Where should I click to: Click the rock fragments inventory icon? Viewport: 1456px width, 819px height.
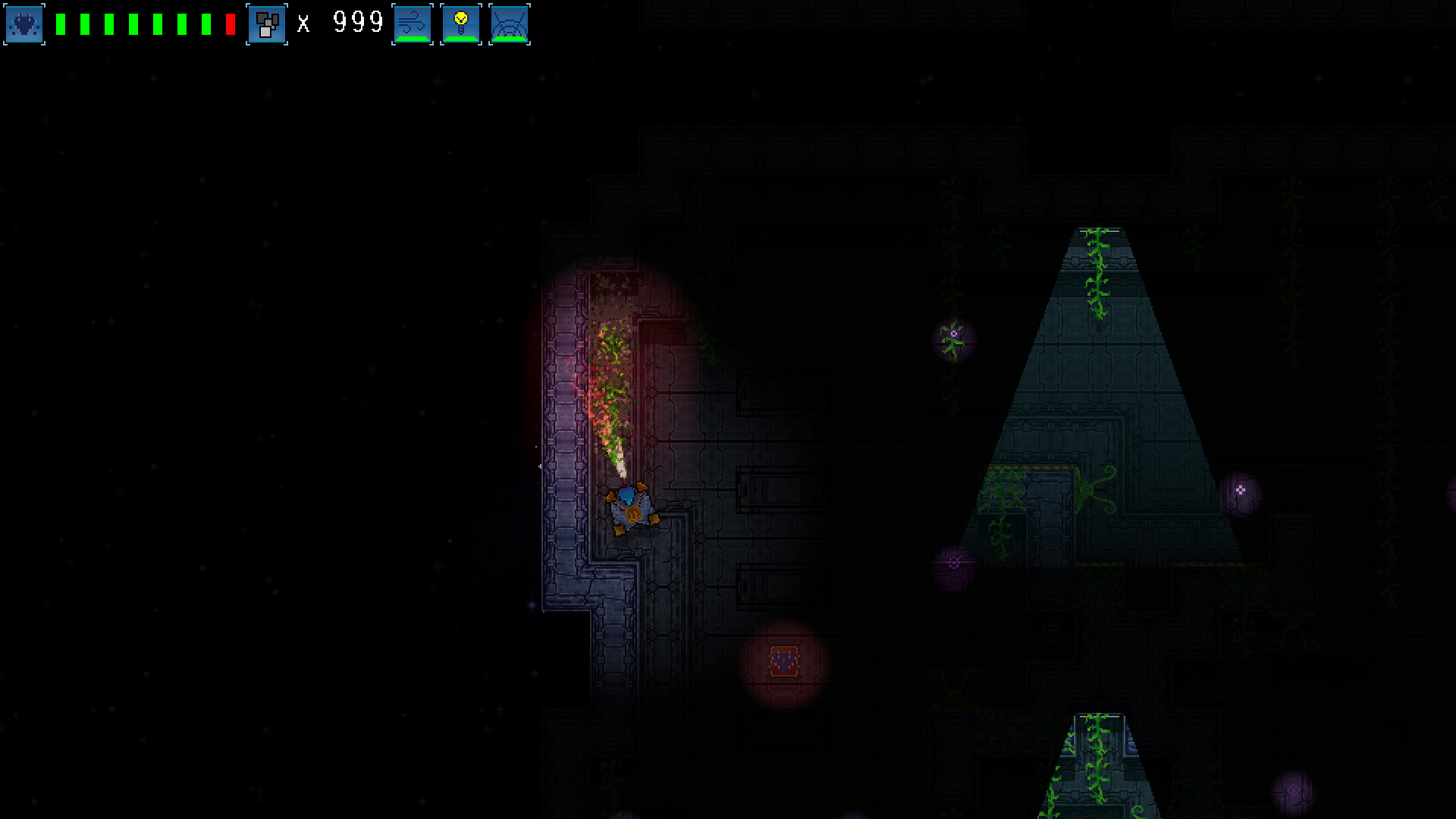pyautogui.click(x=266, y=24)
